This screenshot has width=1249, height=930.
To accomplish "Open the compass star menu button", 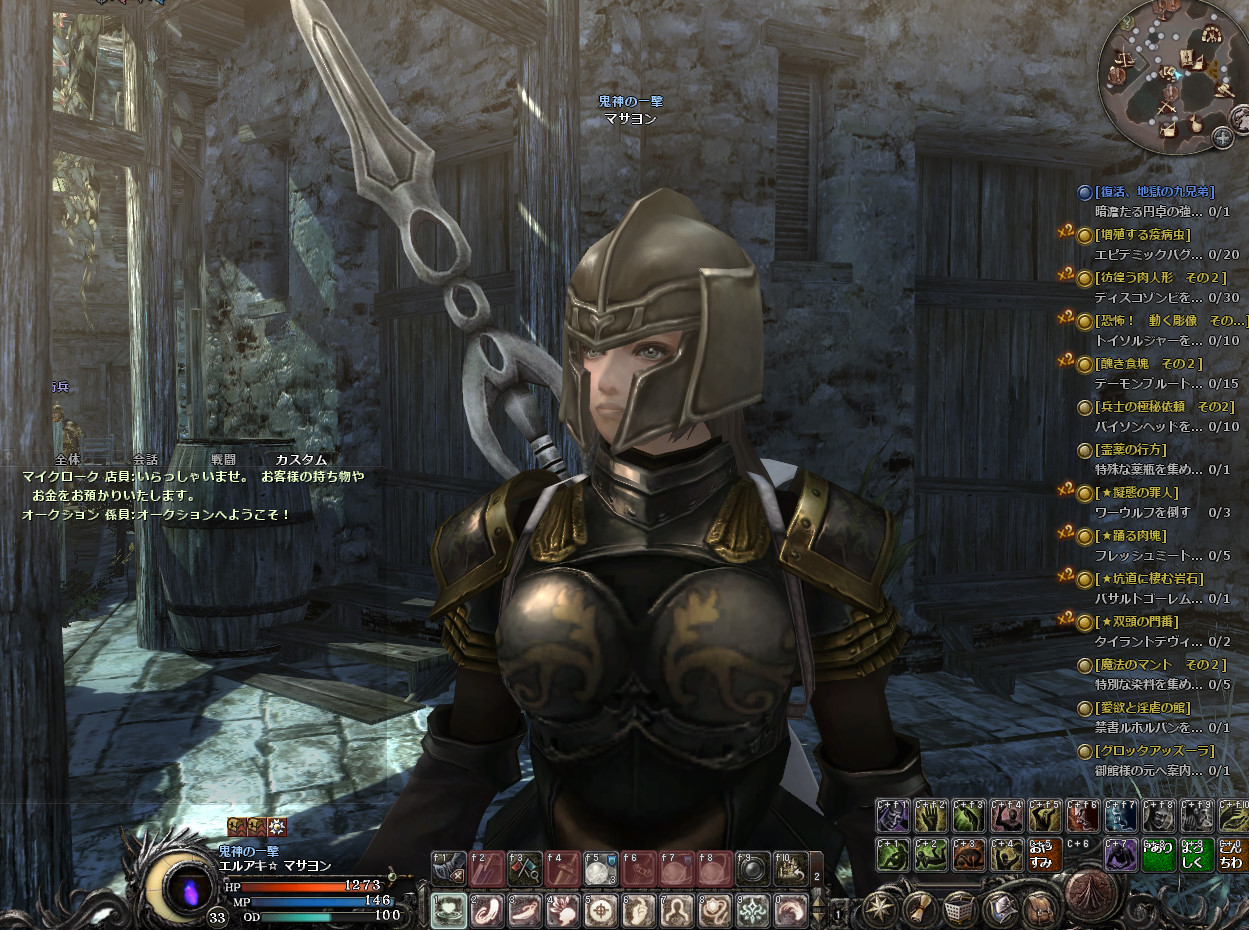I will click(x=880, y=907).
